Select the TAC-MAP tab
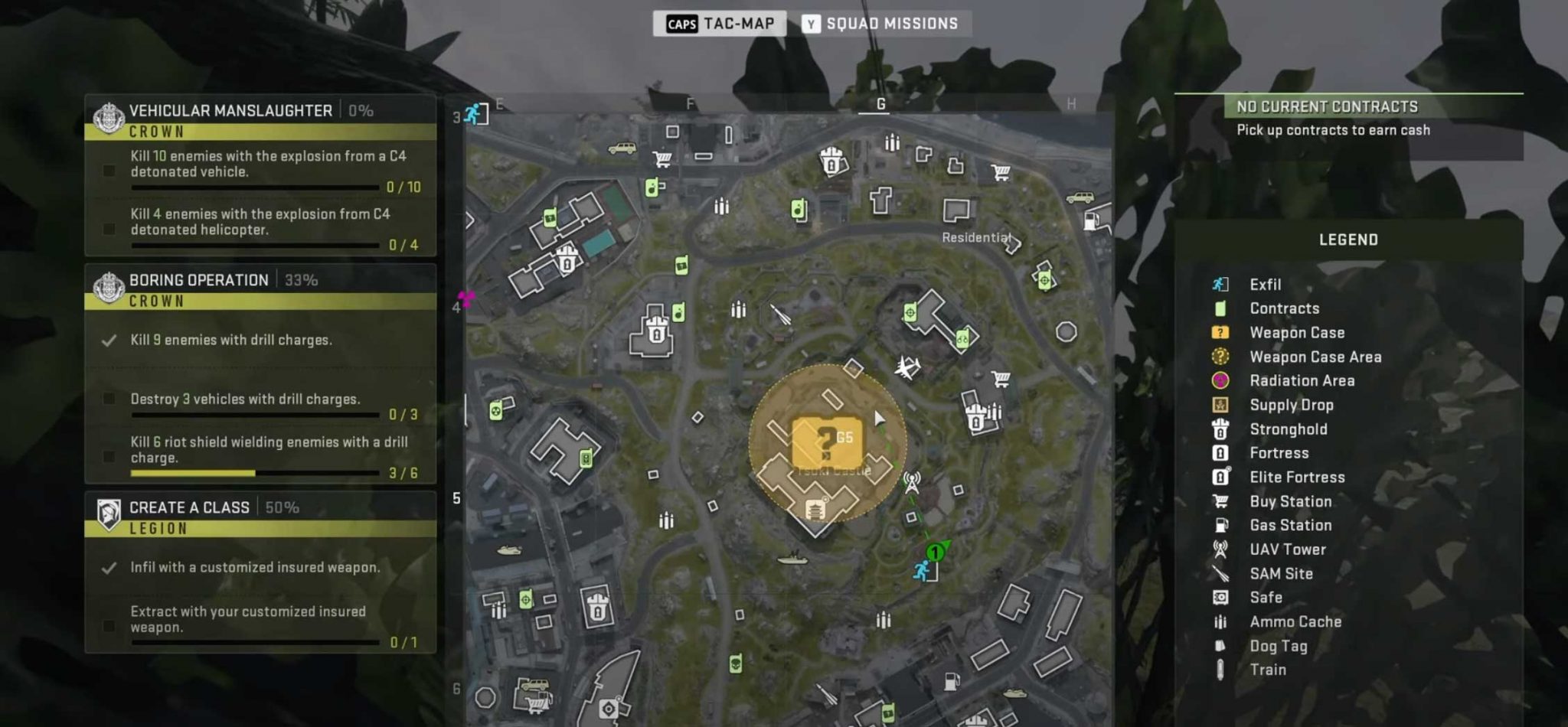The height and width of the screenshot is (727, 1568). [x=720, y=23]
